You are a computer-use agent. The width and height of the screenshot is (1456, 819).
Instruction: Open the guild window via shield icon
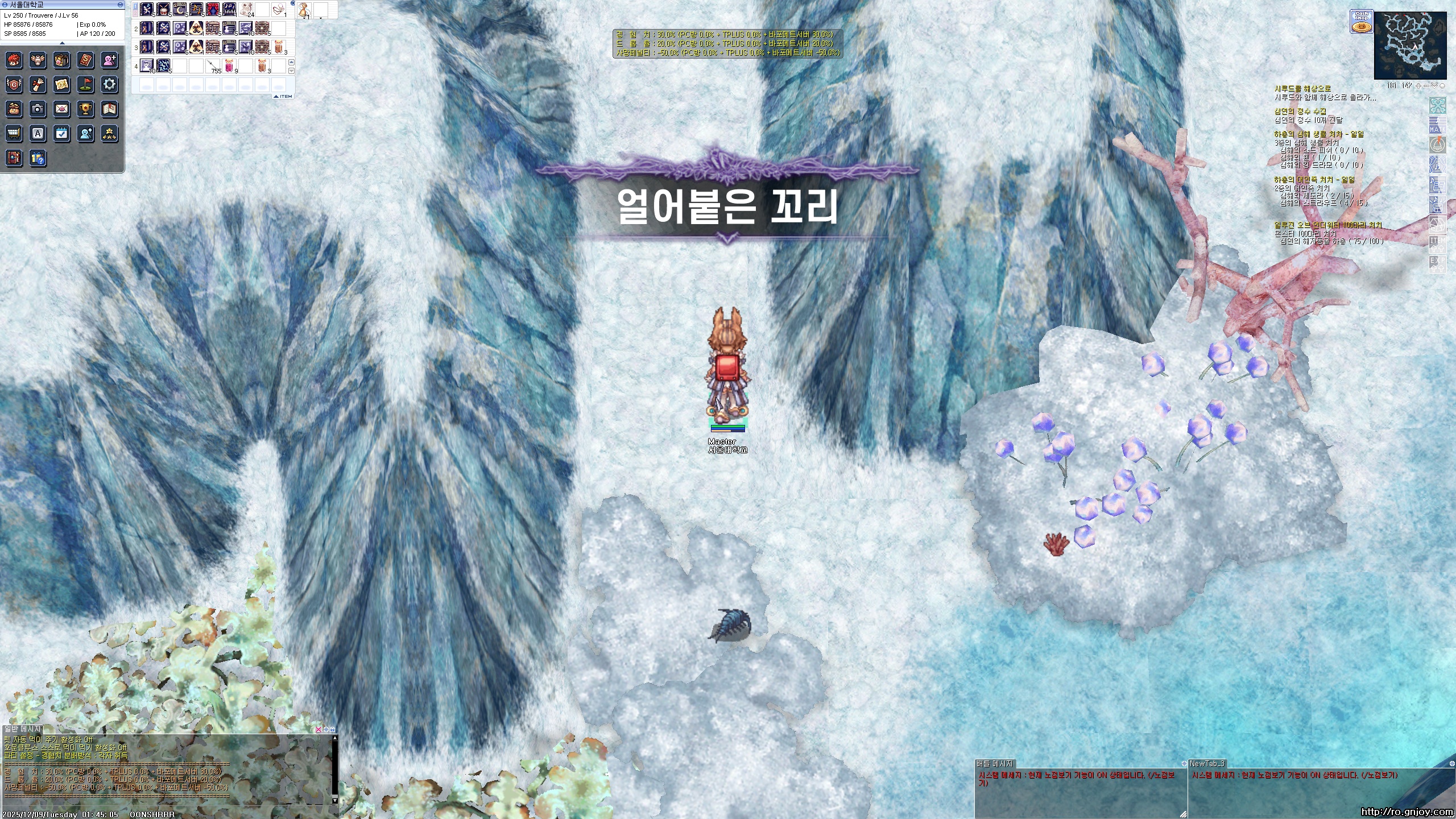(14, 84)
